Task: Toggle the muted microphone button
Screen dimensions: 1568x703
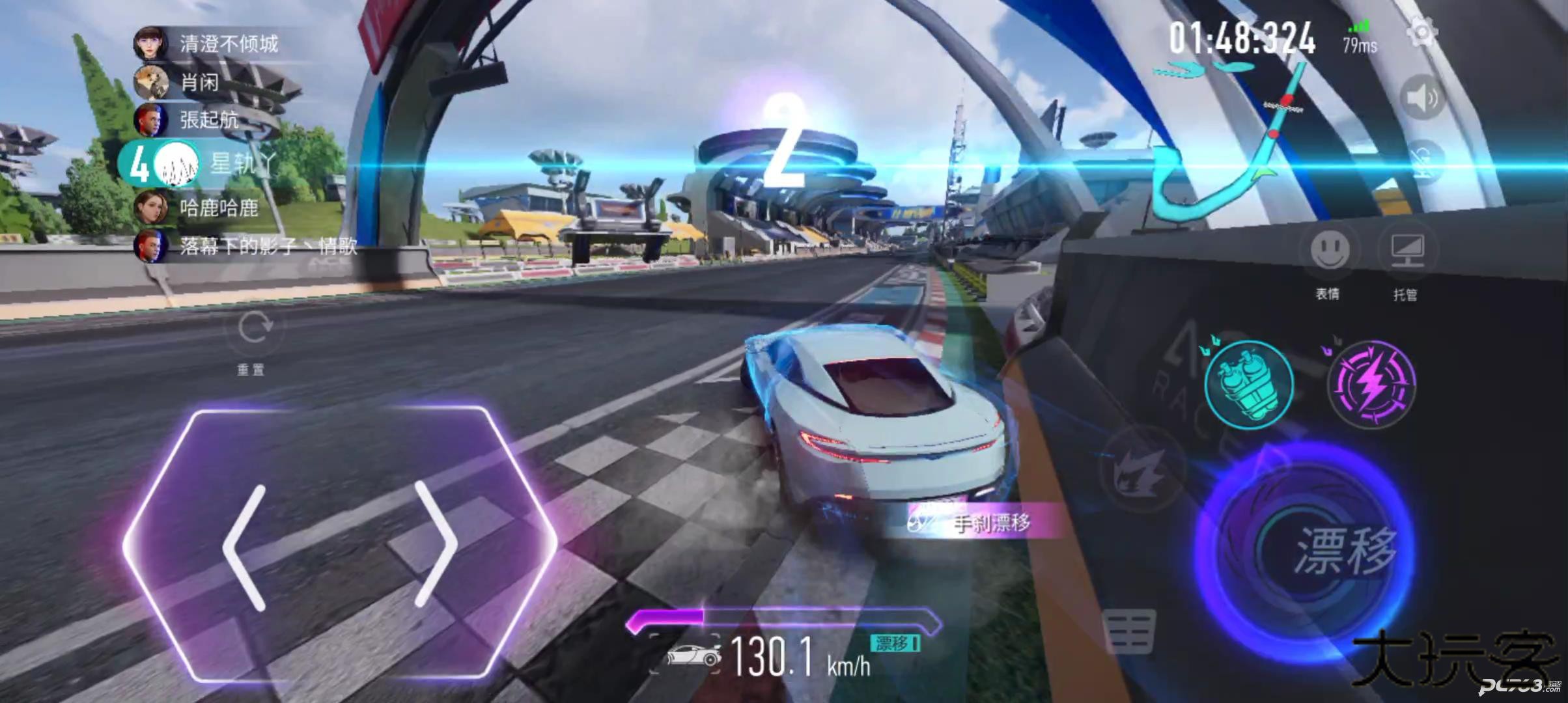Action: point(1422,161)
